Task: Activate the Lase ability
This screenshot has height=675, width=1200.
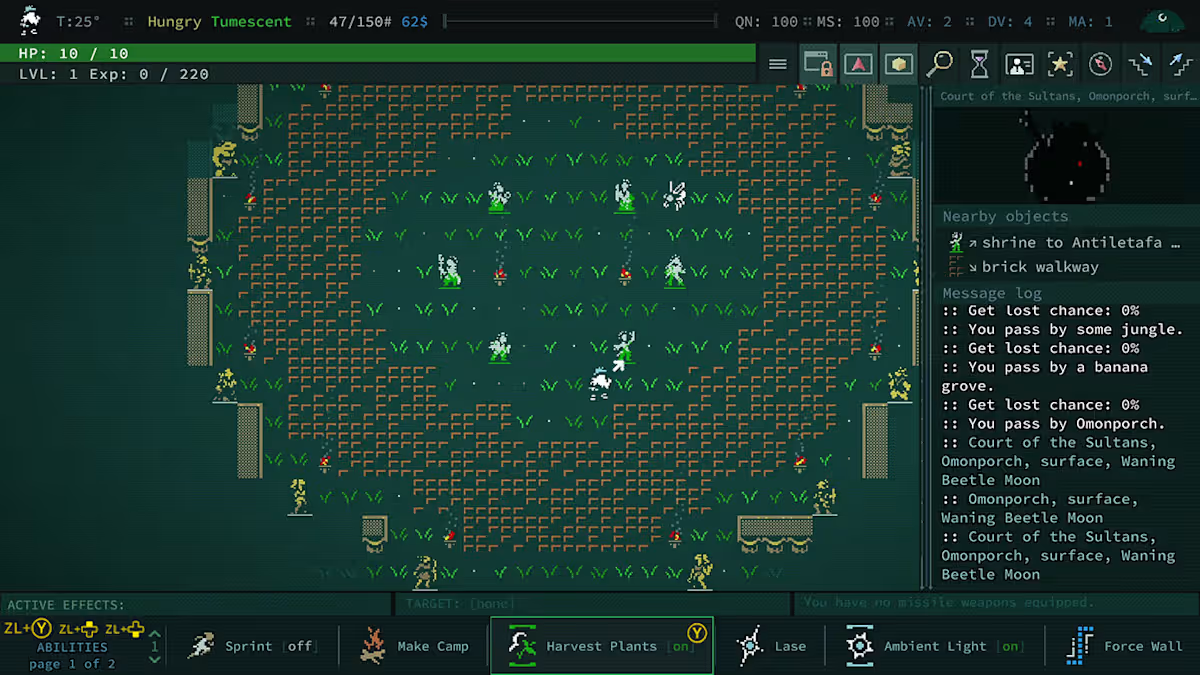Action: pos(770,646)
